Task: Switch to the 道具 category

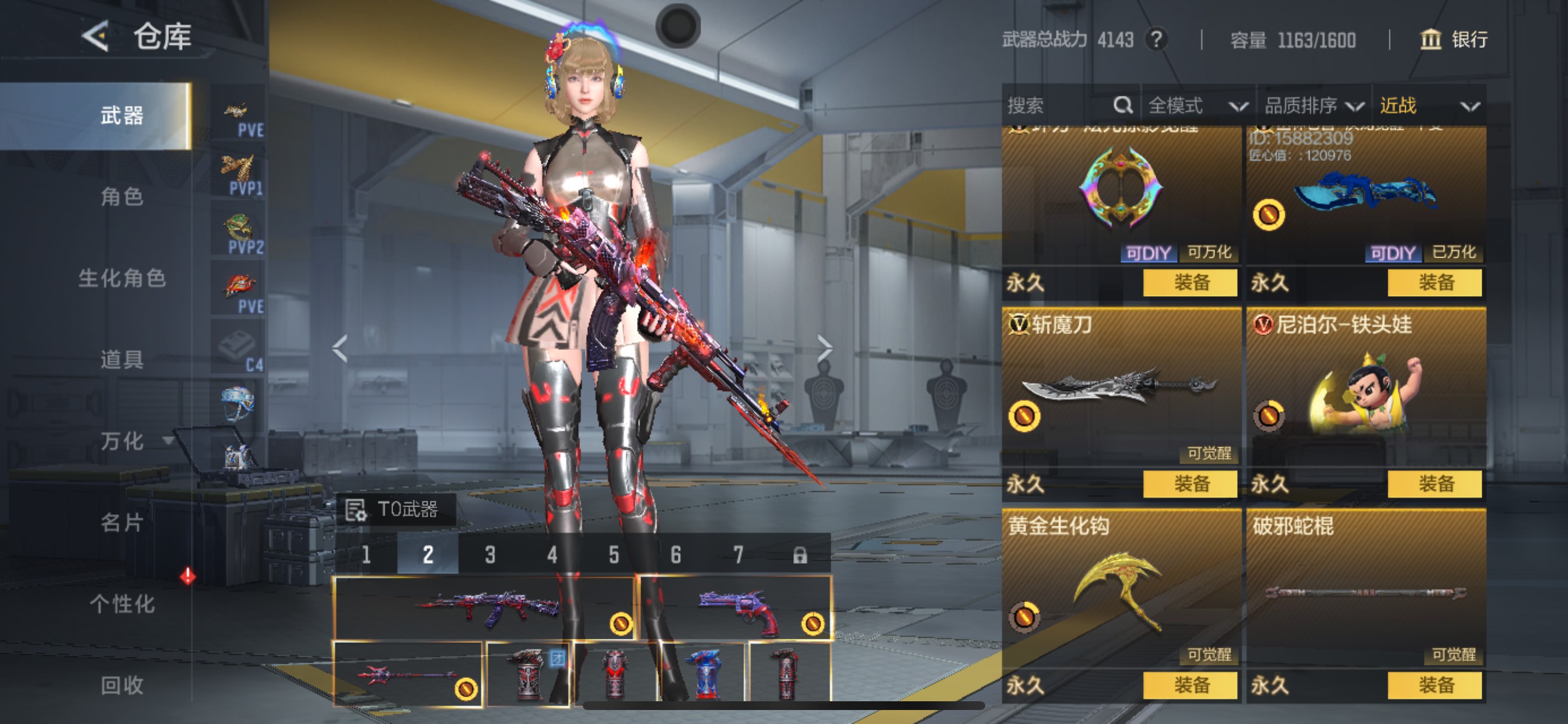Action: click(122, 360)
